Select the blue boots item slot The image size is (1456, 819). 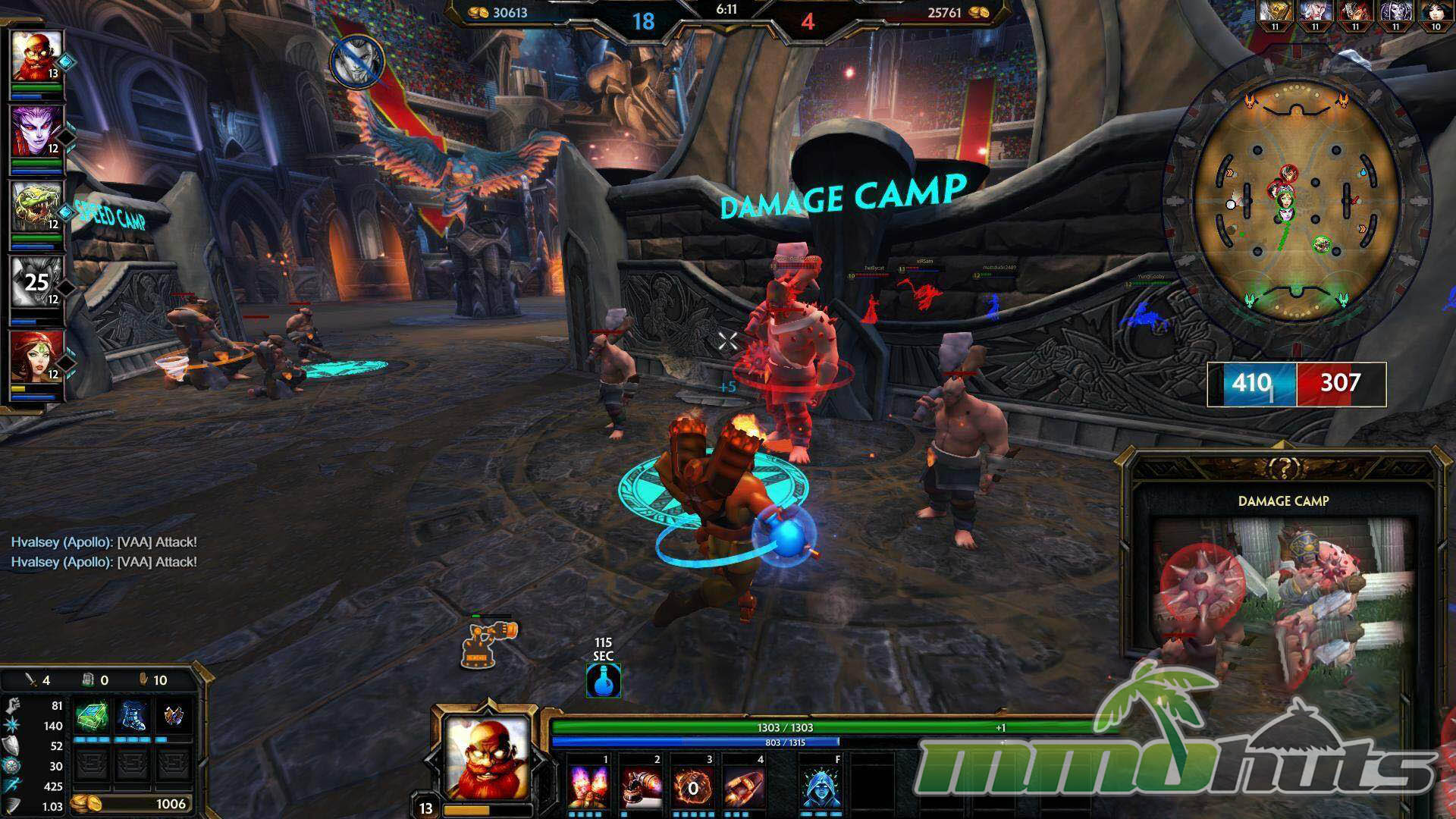coord(133,716)
